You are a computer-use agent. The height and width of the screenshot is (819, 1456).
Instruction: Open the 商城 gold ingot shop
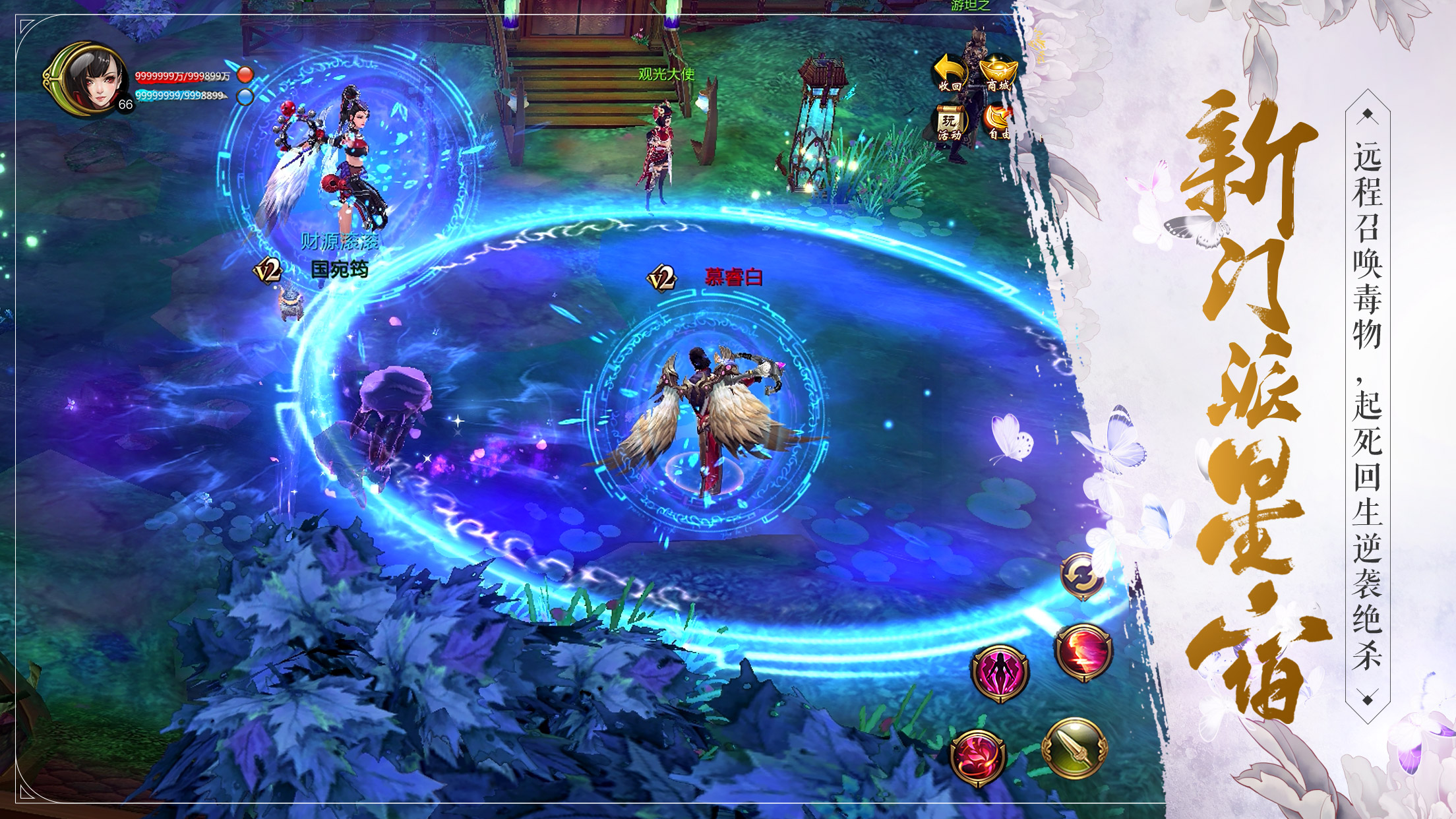[998, 73]
